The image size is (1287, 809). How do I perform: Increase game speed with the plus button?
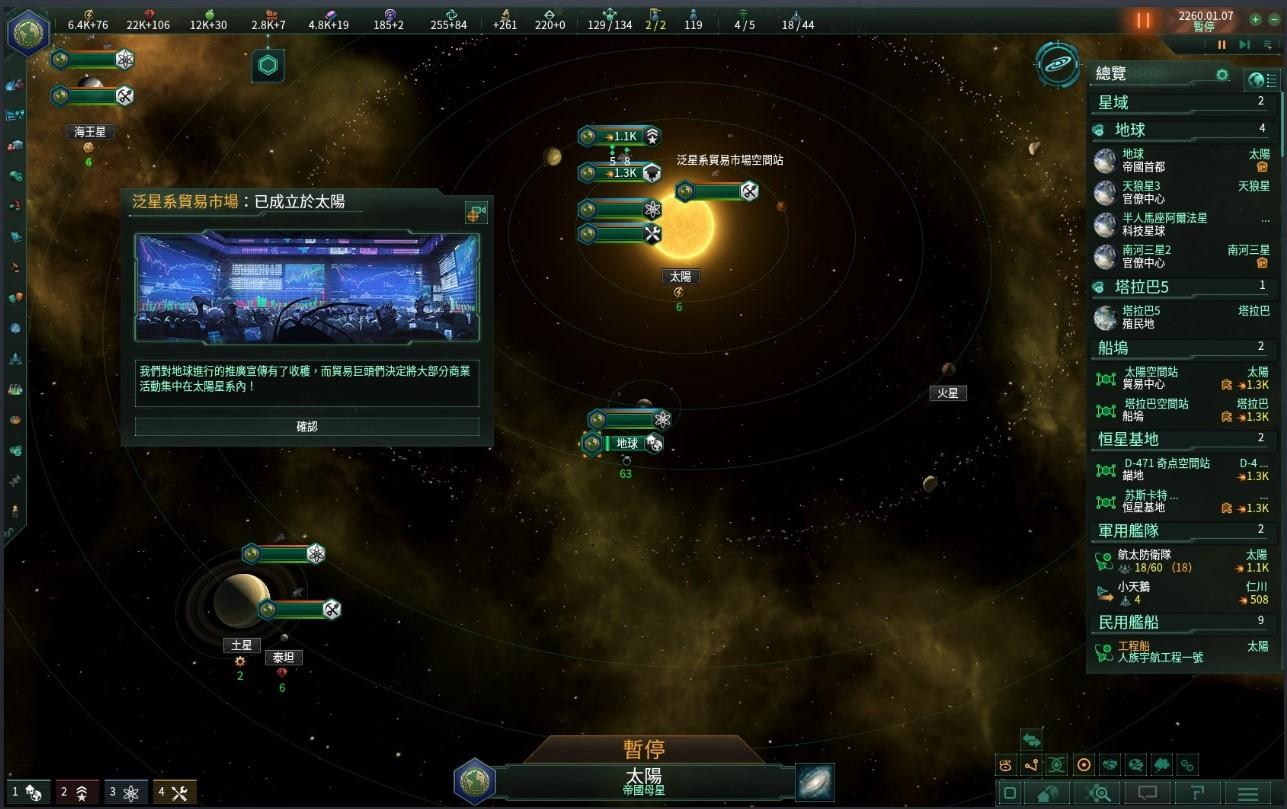1256,19
